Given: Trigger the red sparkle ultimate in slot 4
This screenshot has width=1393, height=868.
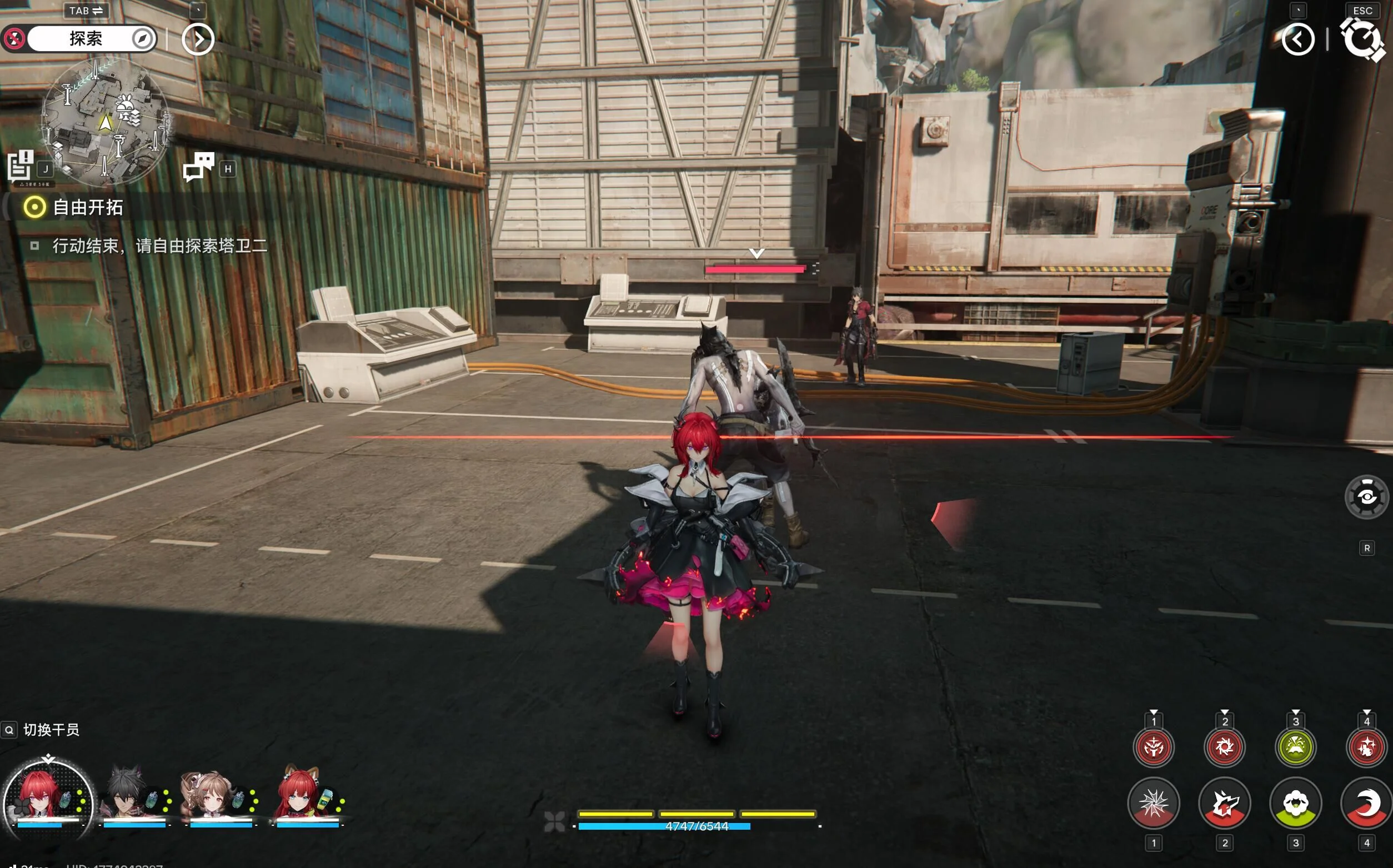Looking at the screenshot, I should (1366, 747).
